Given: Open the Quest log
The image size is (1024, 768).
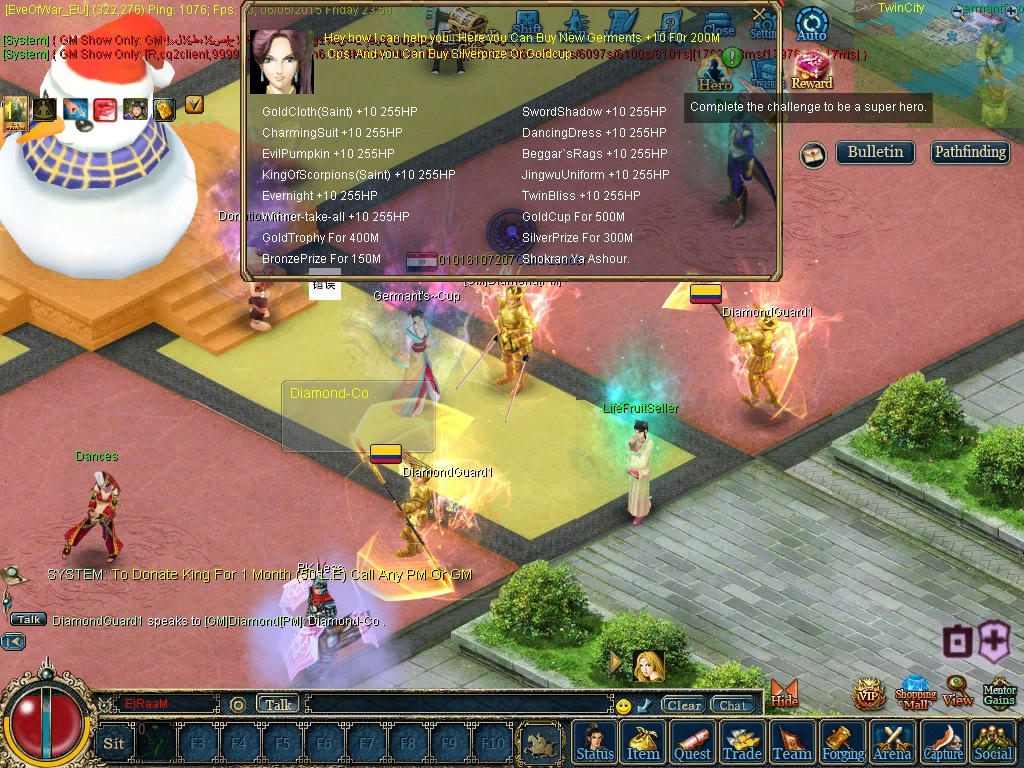Looking at the screenshot, I should pyautogui.click(x=692, y=742).
